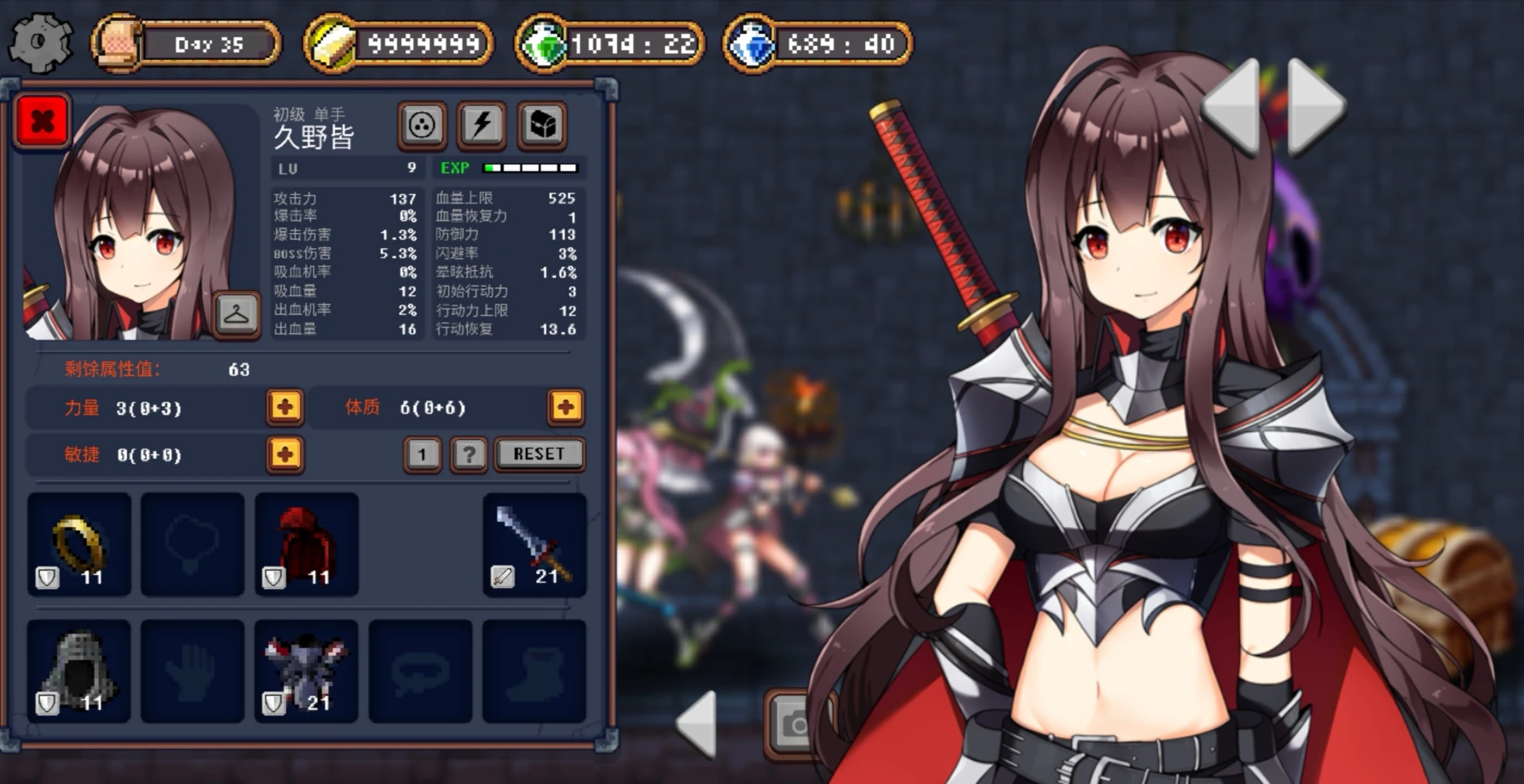Image resolution: width=1524 pixels, height=784 pixels.
Task: Select the equipped sword weapon slot
Action: click(x=534, y=544)
